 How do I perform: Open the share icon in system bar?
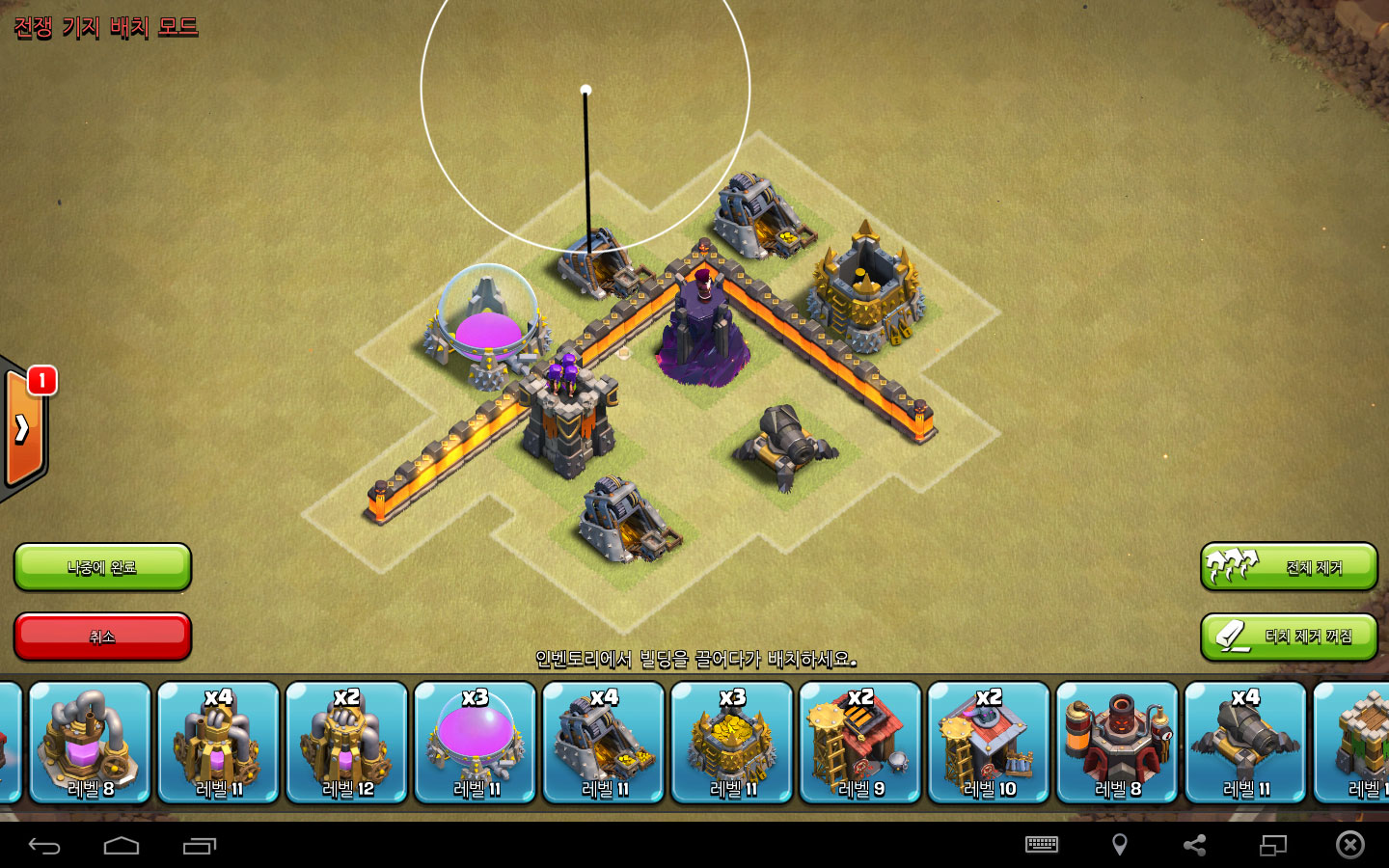coord(1194,845)
